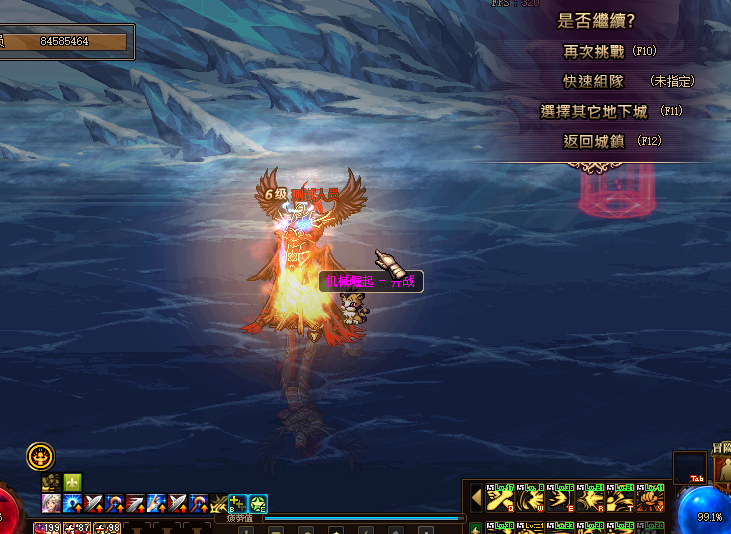Select 返回城鎮 to return to town
The image size is (731, 534).
click(x=594, y=141)
